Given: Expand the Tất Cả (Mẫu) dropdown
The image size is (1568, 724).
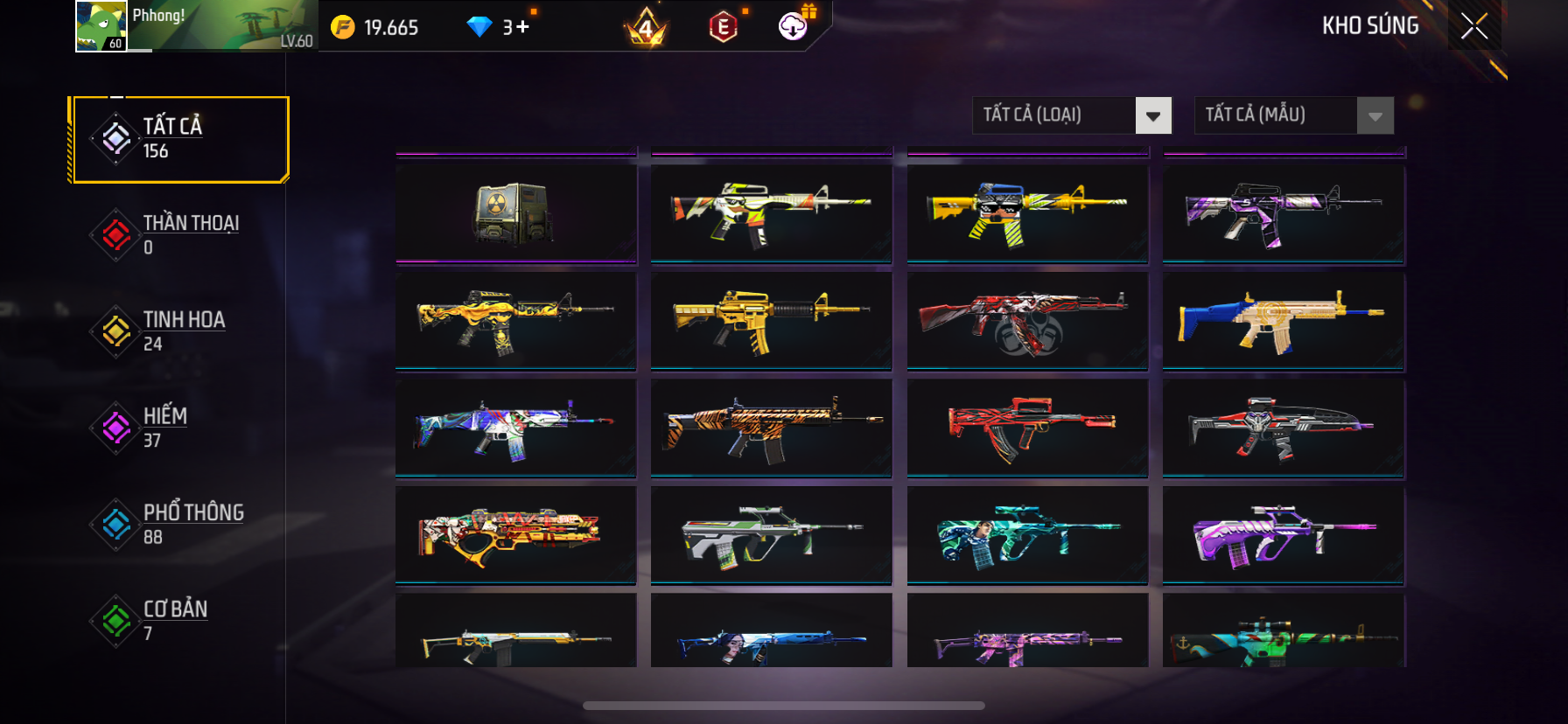Looking at the screenshot, I should point(1375,115).
